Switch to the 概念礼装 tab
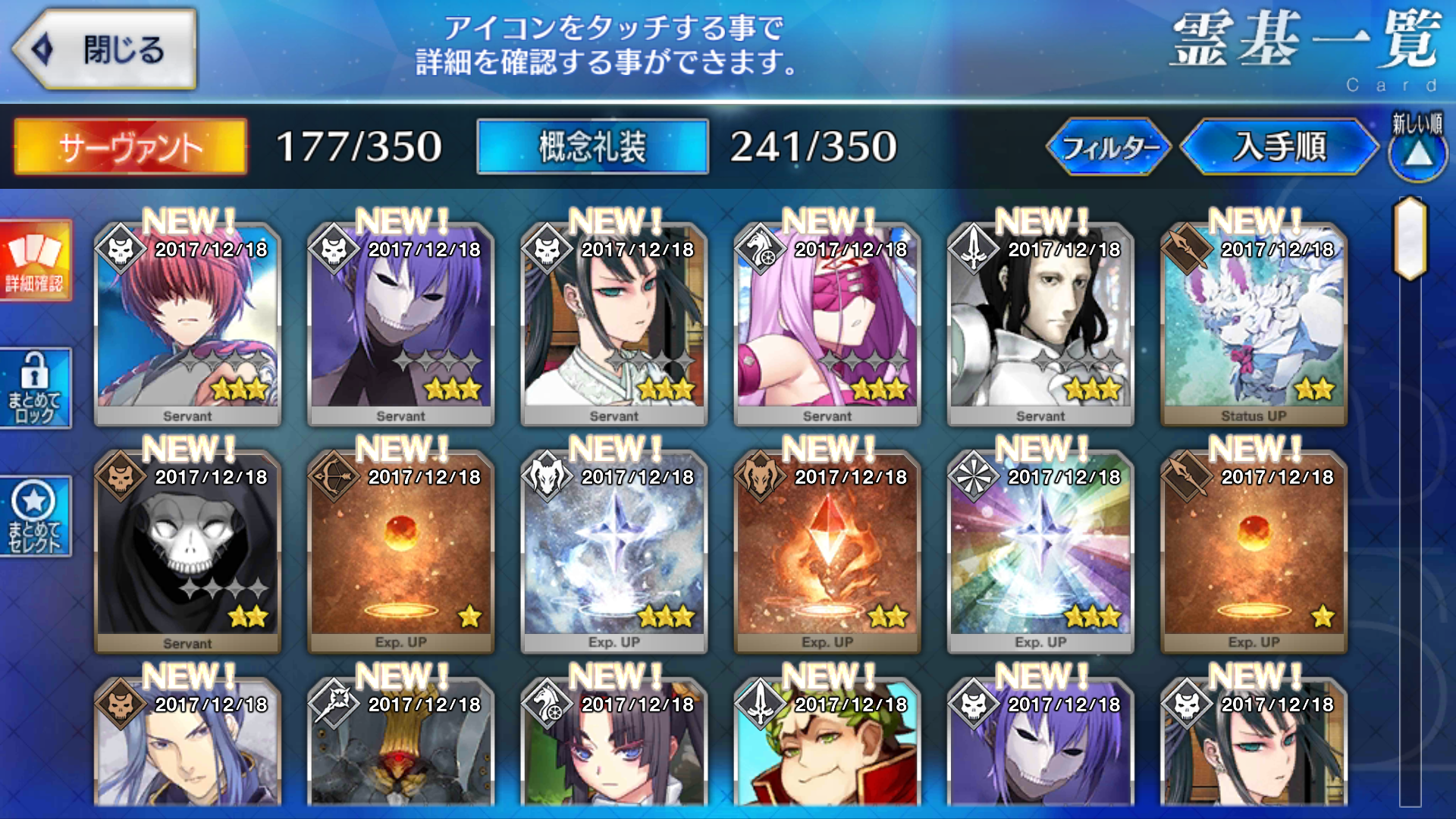 (x=592, y=146)
